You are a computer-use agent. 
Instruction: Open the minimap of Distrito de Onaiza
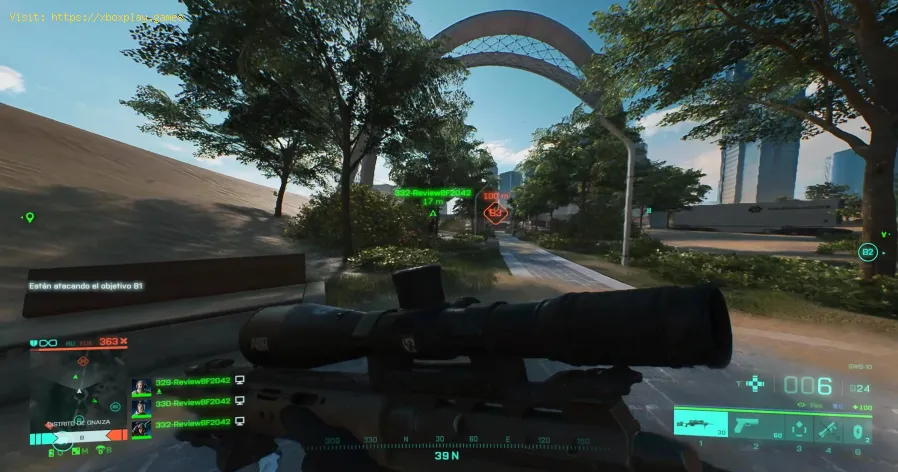click(x=77, y=398)
